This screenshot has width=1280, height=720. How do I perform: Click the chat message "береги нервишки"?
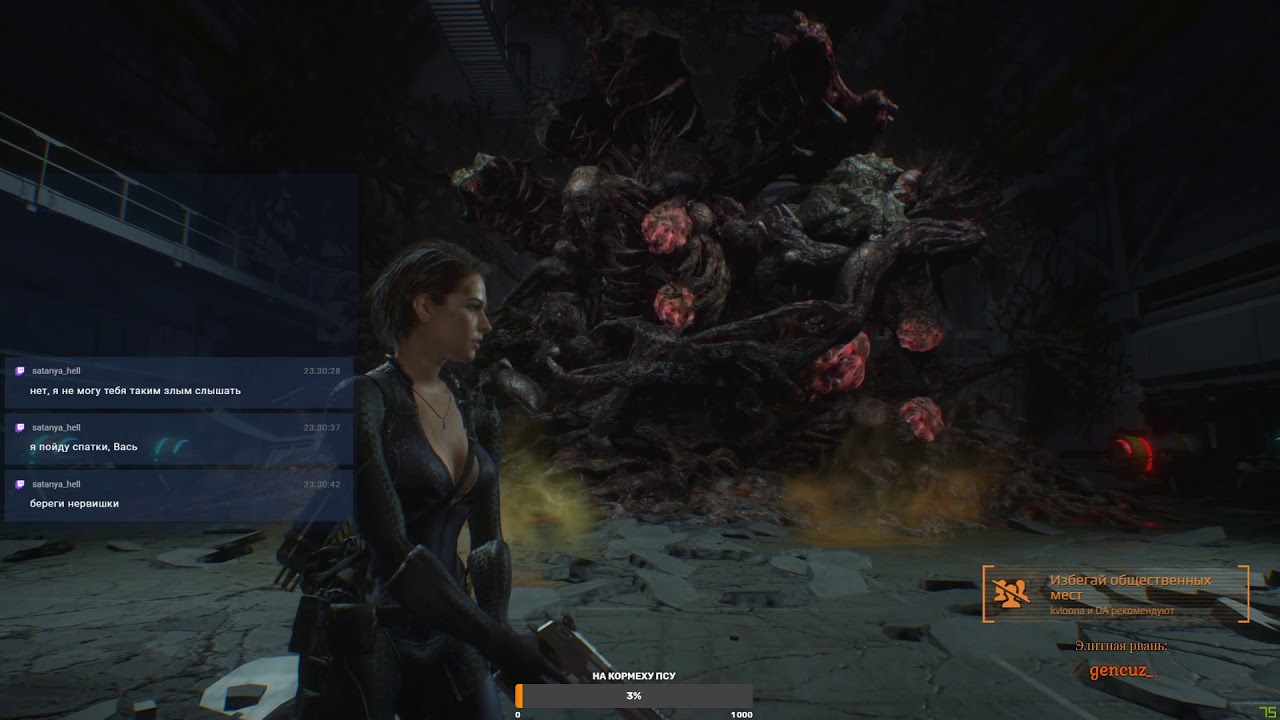click(x=75, y=503)
